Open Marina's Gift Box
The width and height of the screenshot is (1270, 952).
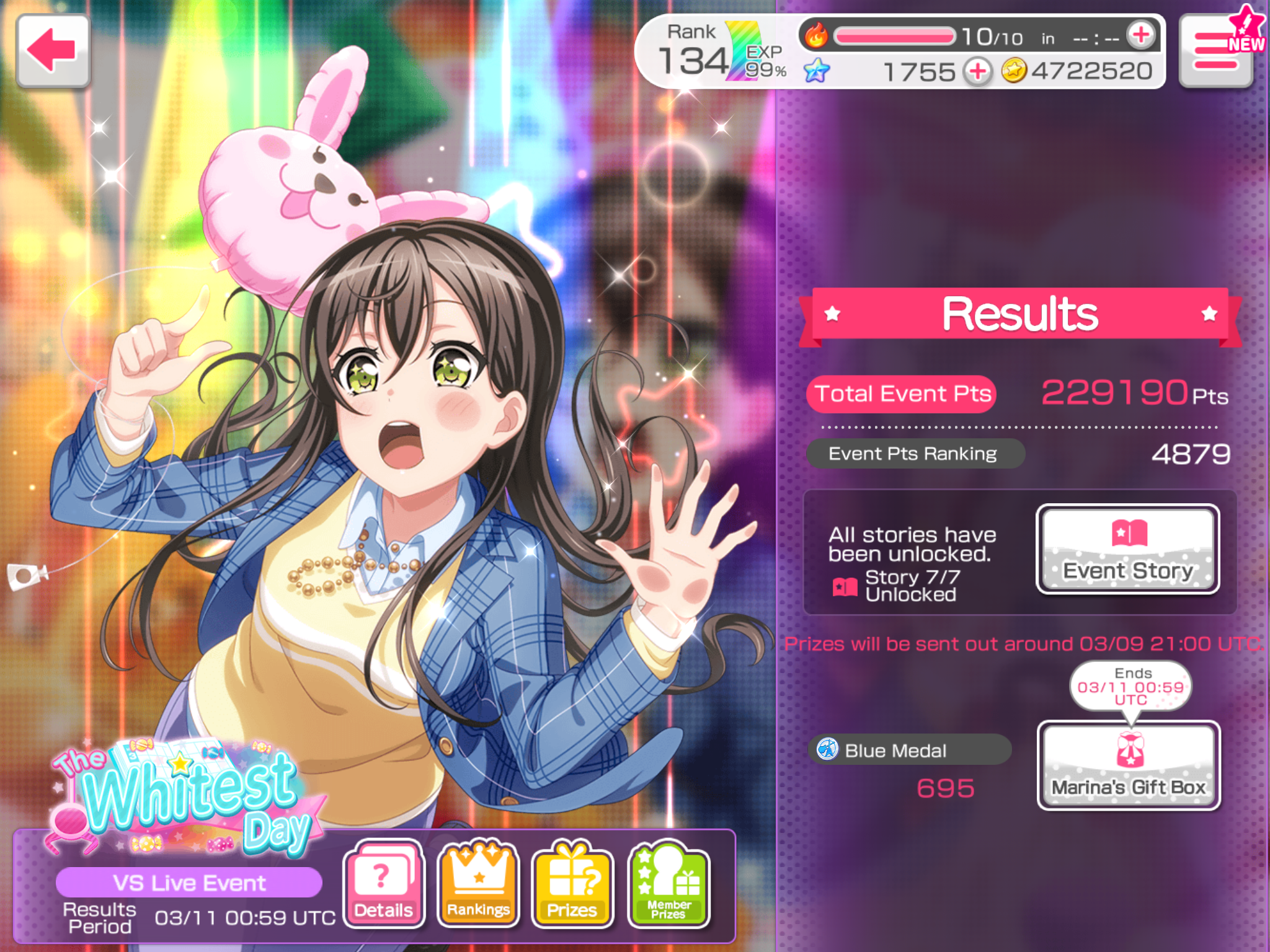point(1129,765)
